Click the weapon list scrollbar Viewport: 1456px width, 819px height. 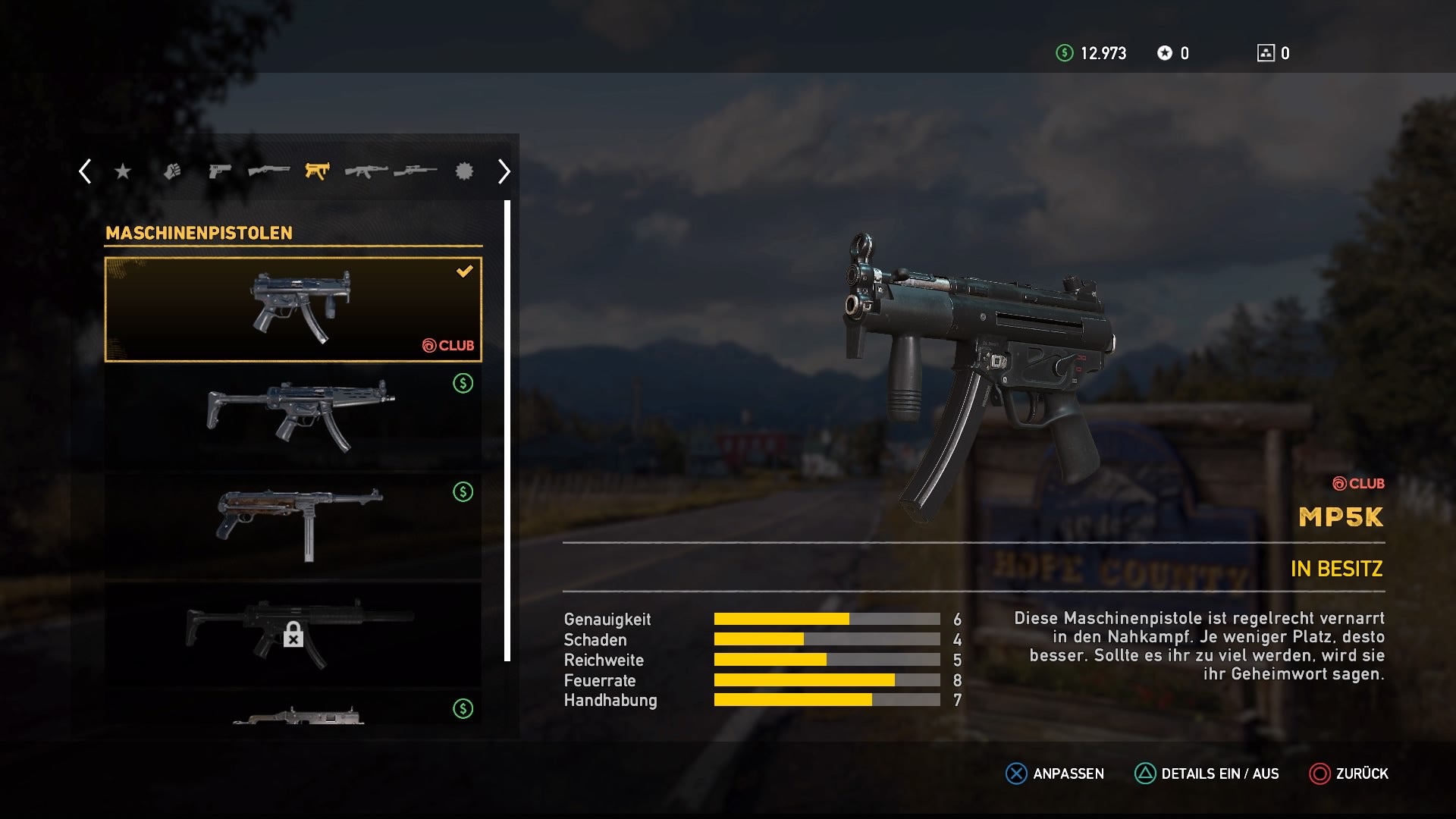(507, 431)
